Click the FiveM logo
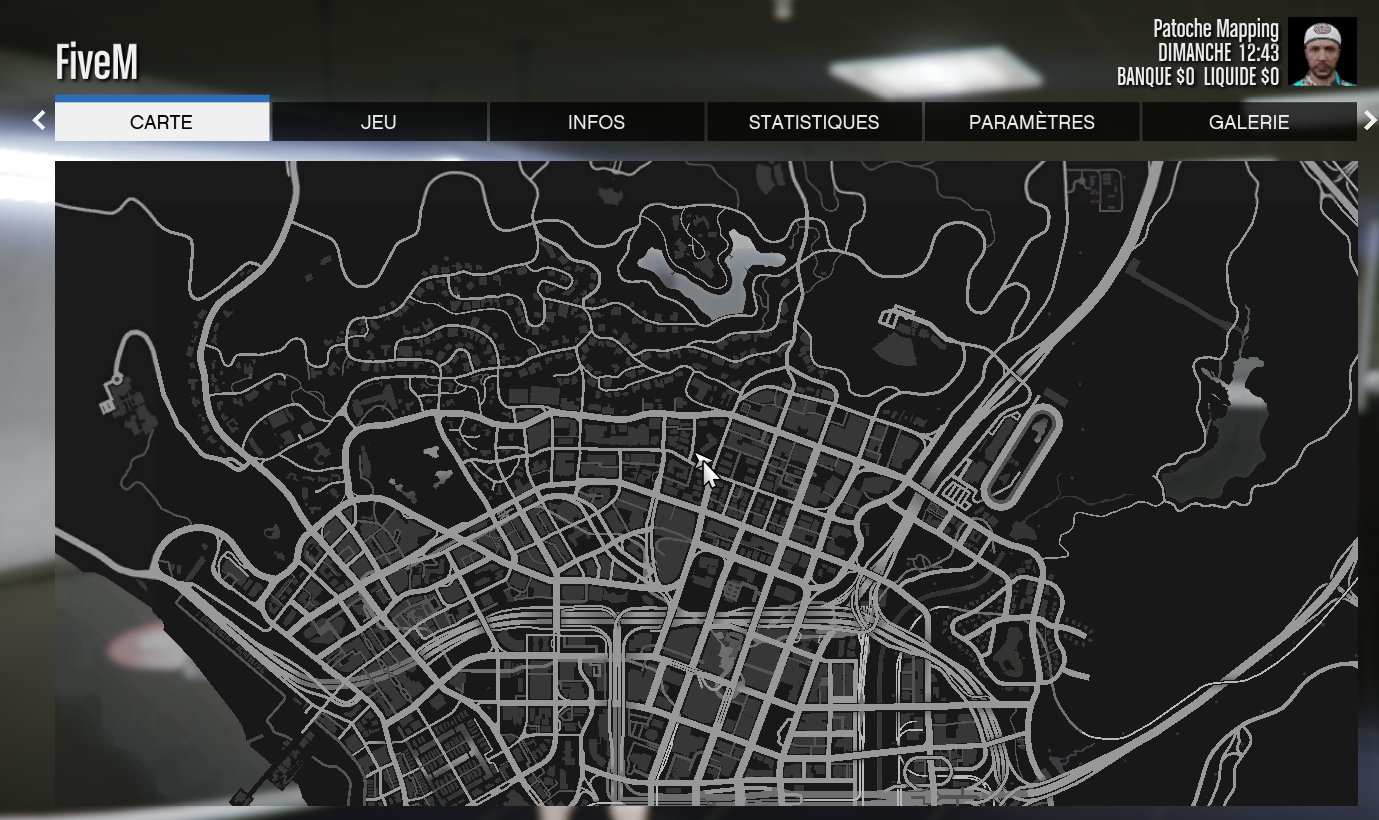Screen dimensions: 1379x820 coord(97,61)
